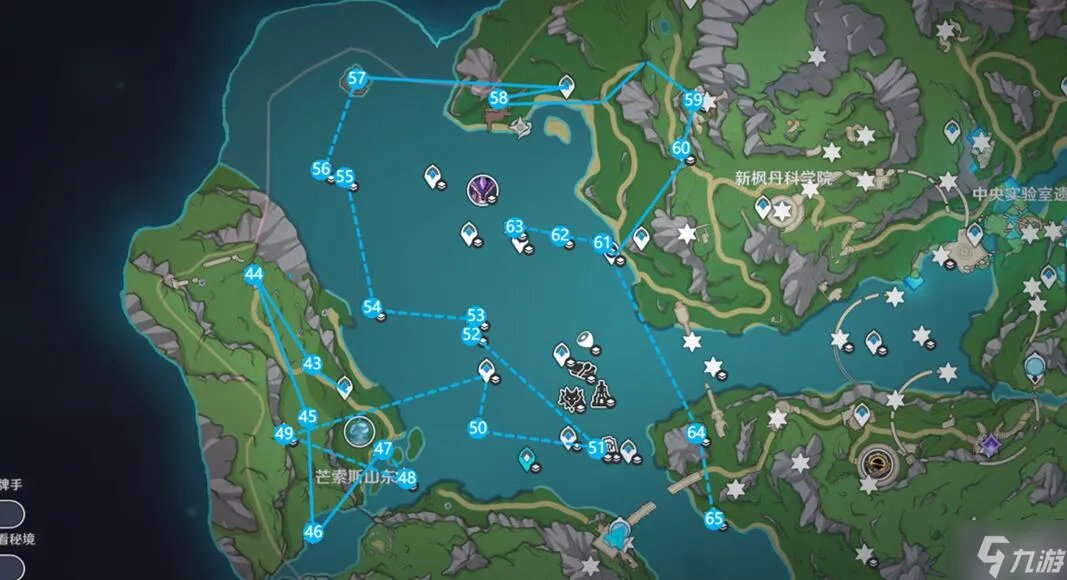The image size is (1067, 580).
Task: Select the purple diamond marker in the southeast
Action: (990, 445)
